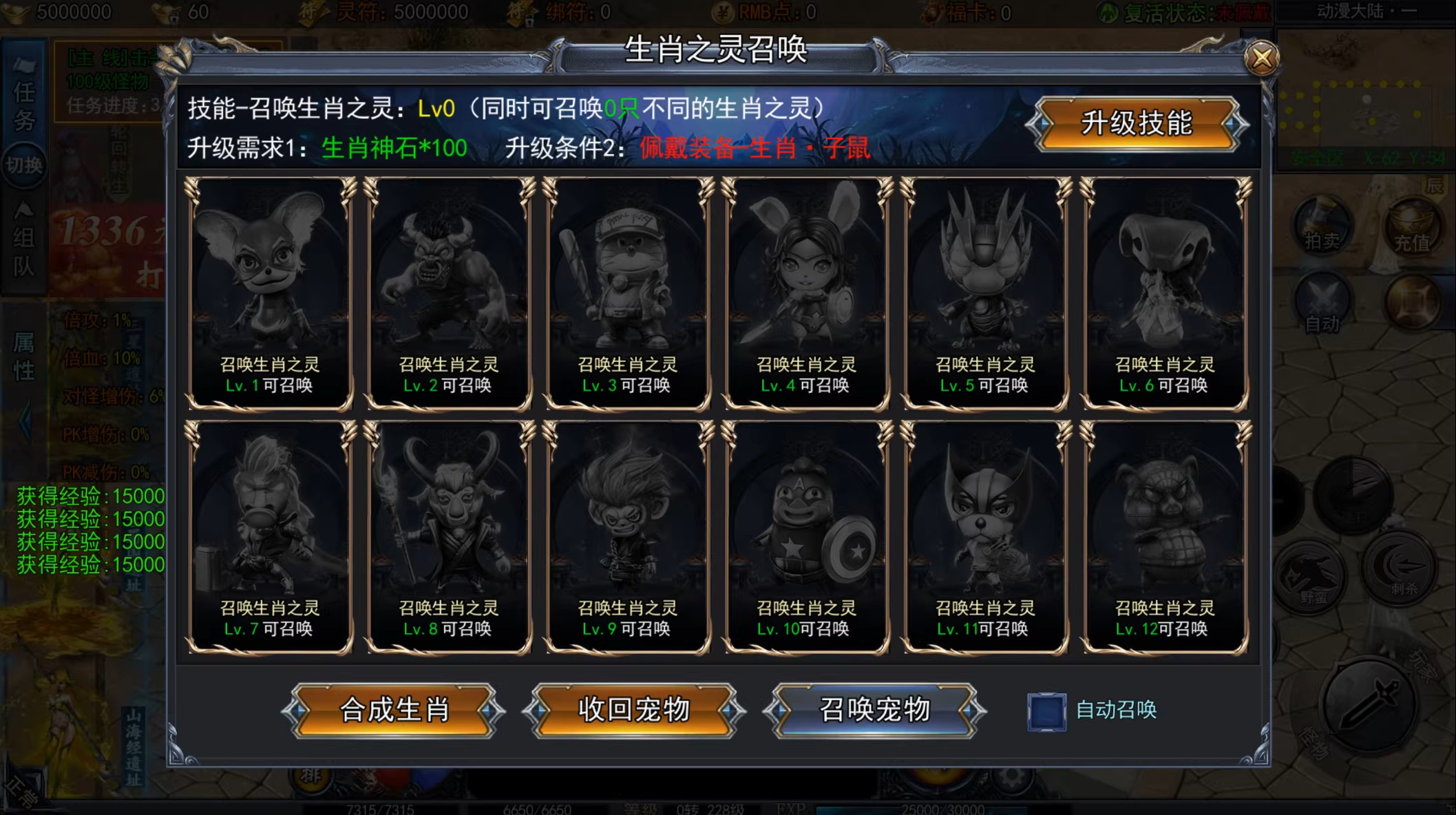Pick the Lv. 3 tiger zodiac card
The image size is (1456, 815).
coord(627,294)
